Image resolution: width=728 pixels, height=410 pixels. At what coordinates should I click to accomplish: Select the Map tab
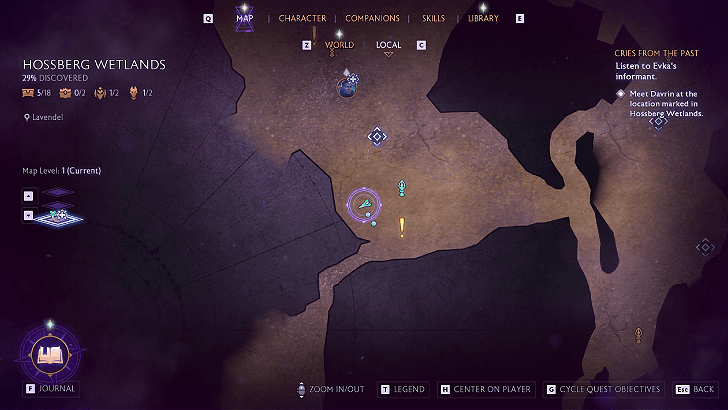pyautogui.click(x=244, y=18)
